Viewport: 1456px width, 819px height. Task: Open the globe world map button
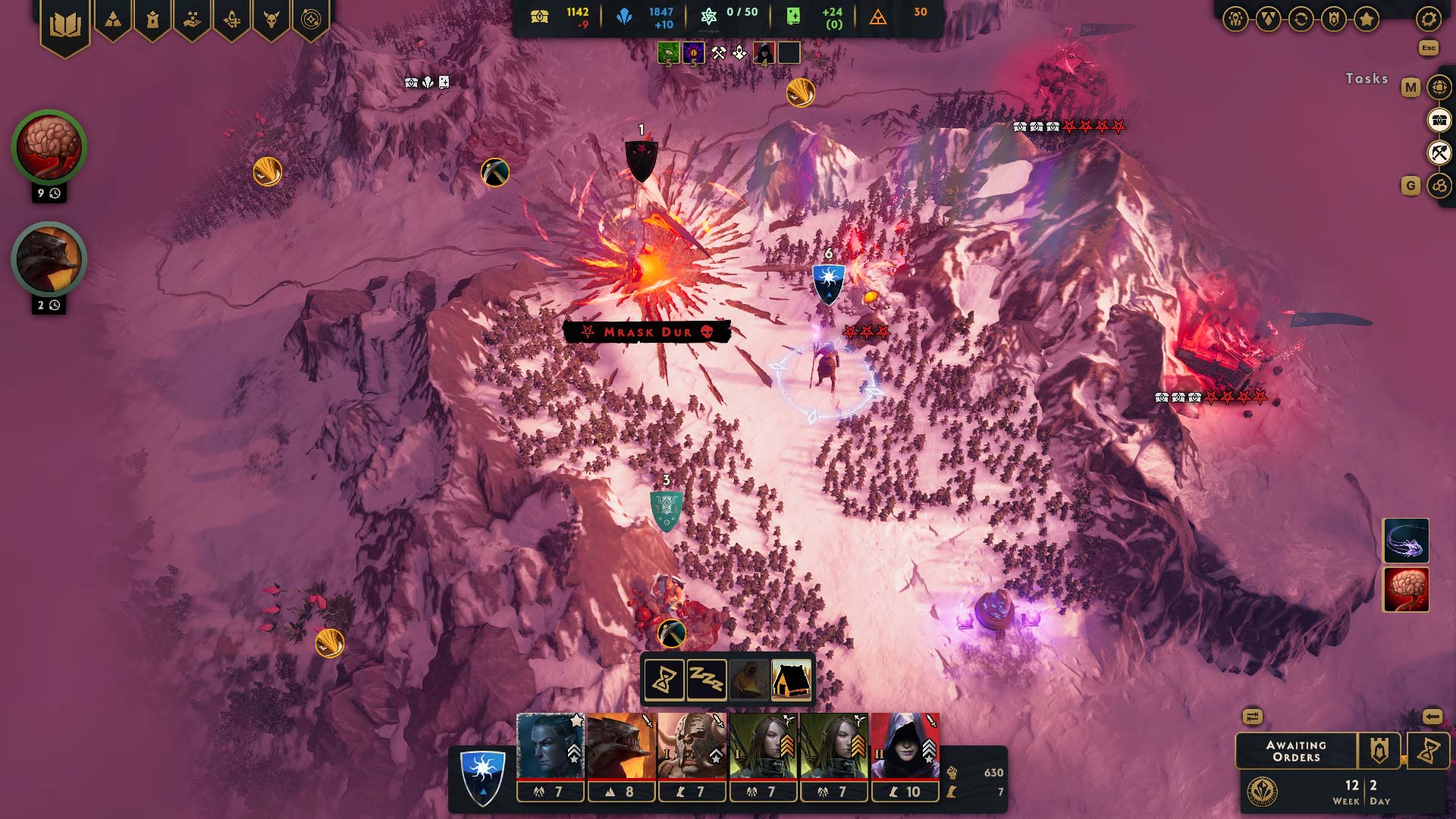click(1439, 87)
